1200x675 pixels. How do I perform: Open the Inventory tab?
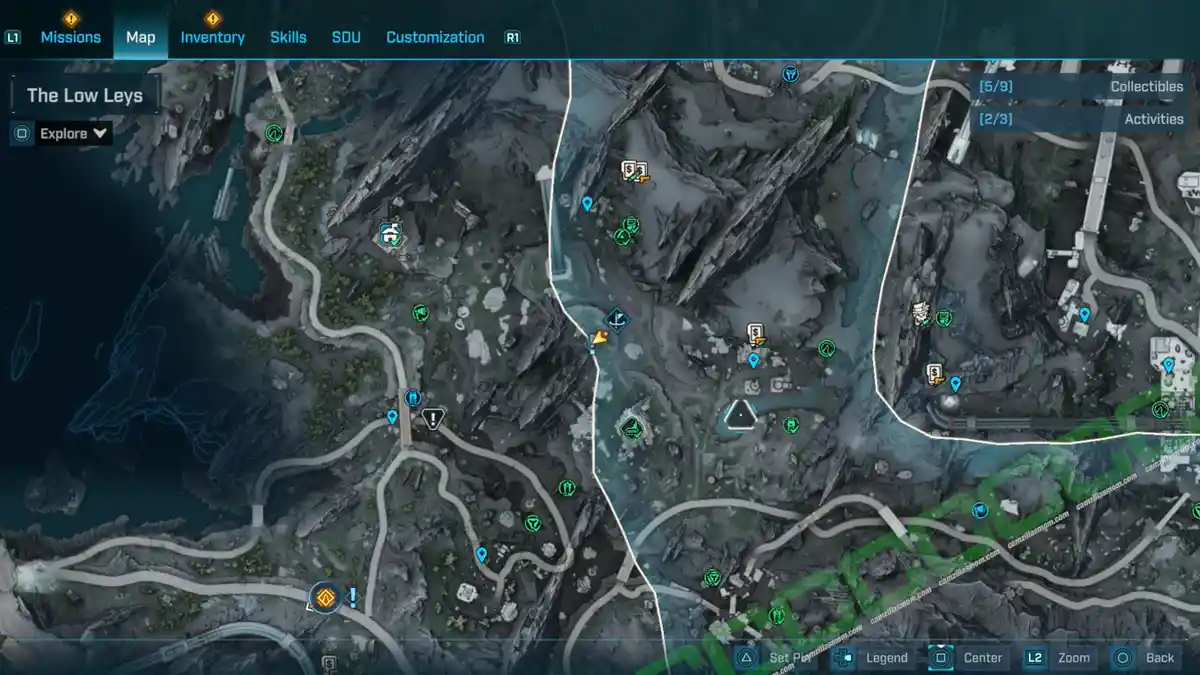[212, 37]
